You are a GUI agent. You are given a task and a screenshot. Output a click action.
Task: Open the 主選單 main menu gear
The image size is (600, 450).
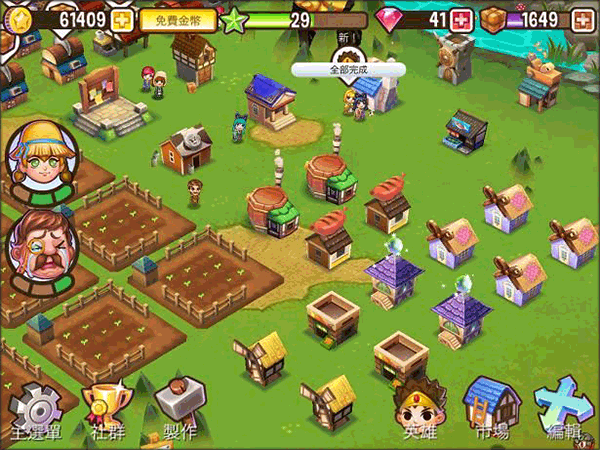(34, 410)
